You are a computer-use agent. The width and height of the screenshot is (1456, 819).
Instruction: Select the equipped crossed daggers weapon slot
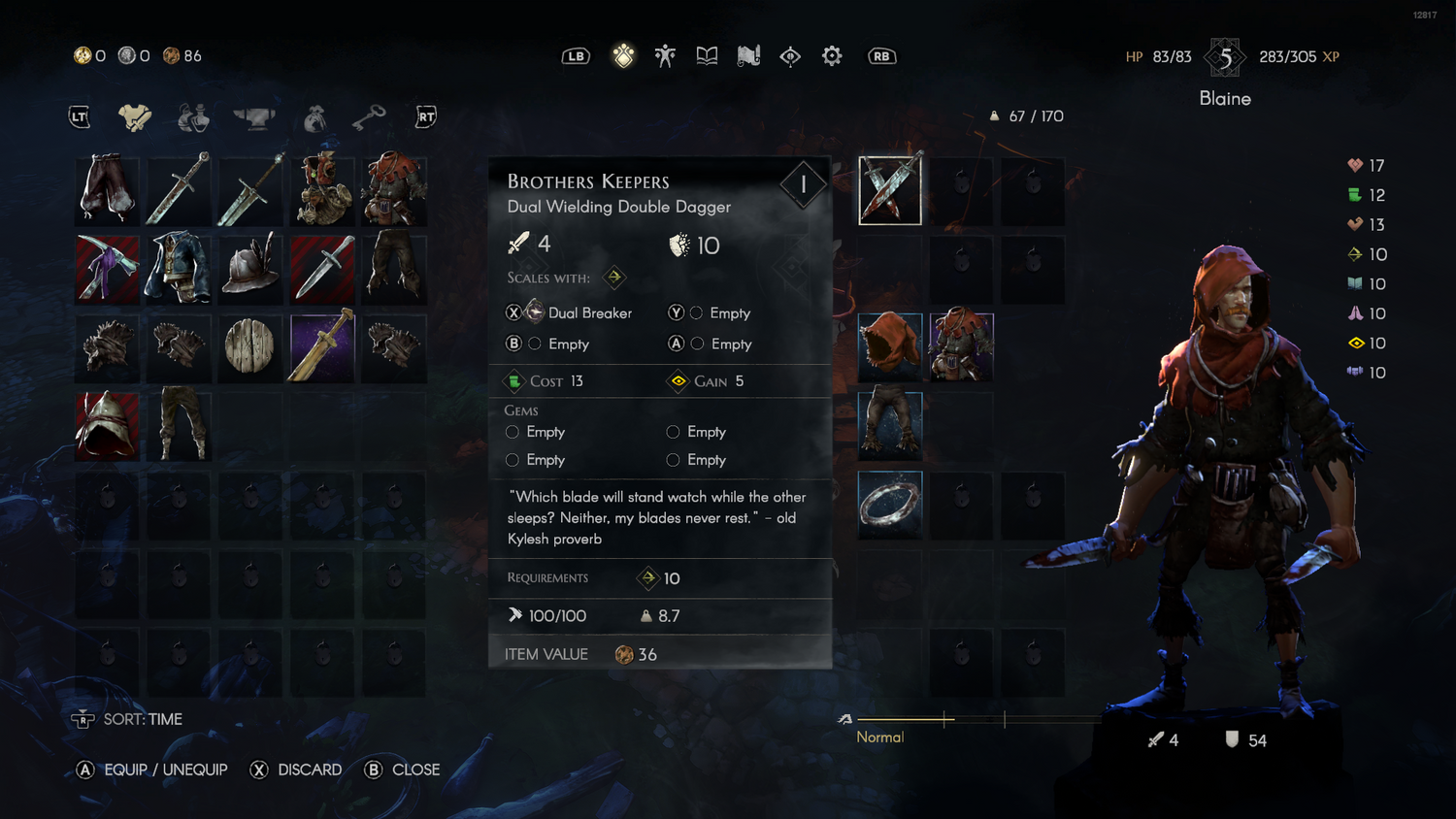890,190
